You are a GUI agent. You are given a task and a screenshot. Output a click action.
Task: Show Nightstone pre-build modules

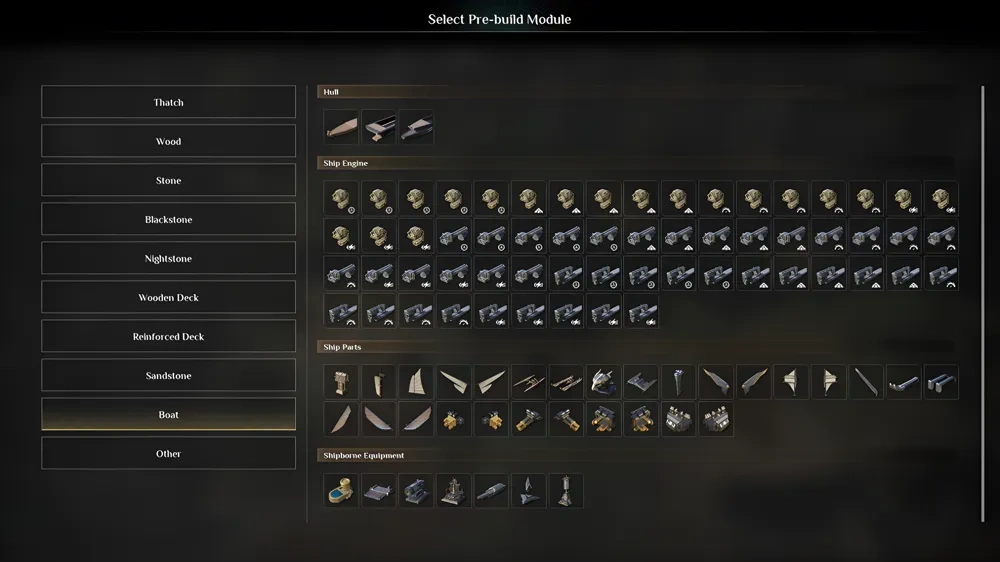[x=168, y=258]
